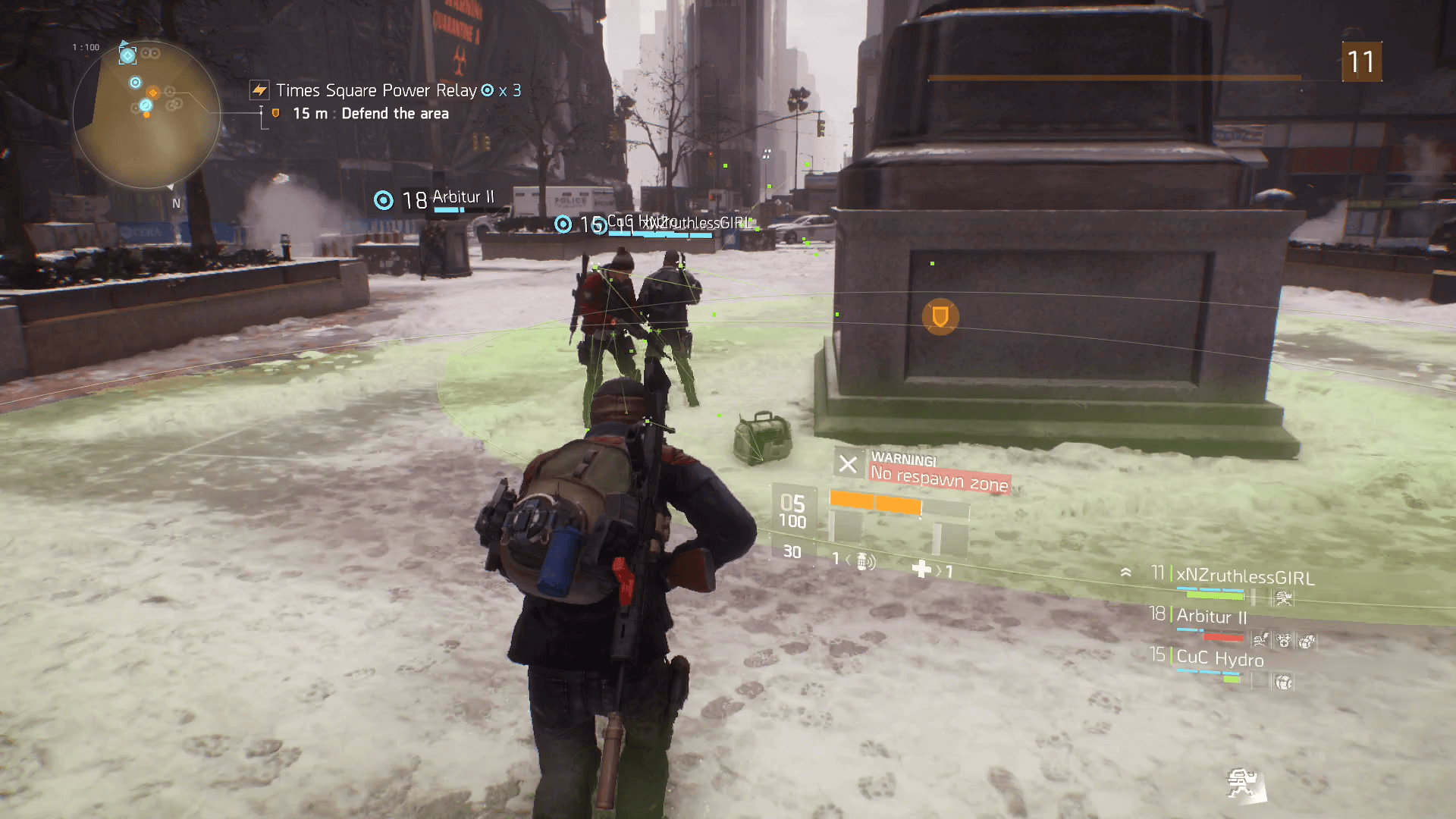1456x819 pixels.
Task: Click the lightning bolt icon beside Times Square Power Relay
Action: [259, 90]
